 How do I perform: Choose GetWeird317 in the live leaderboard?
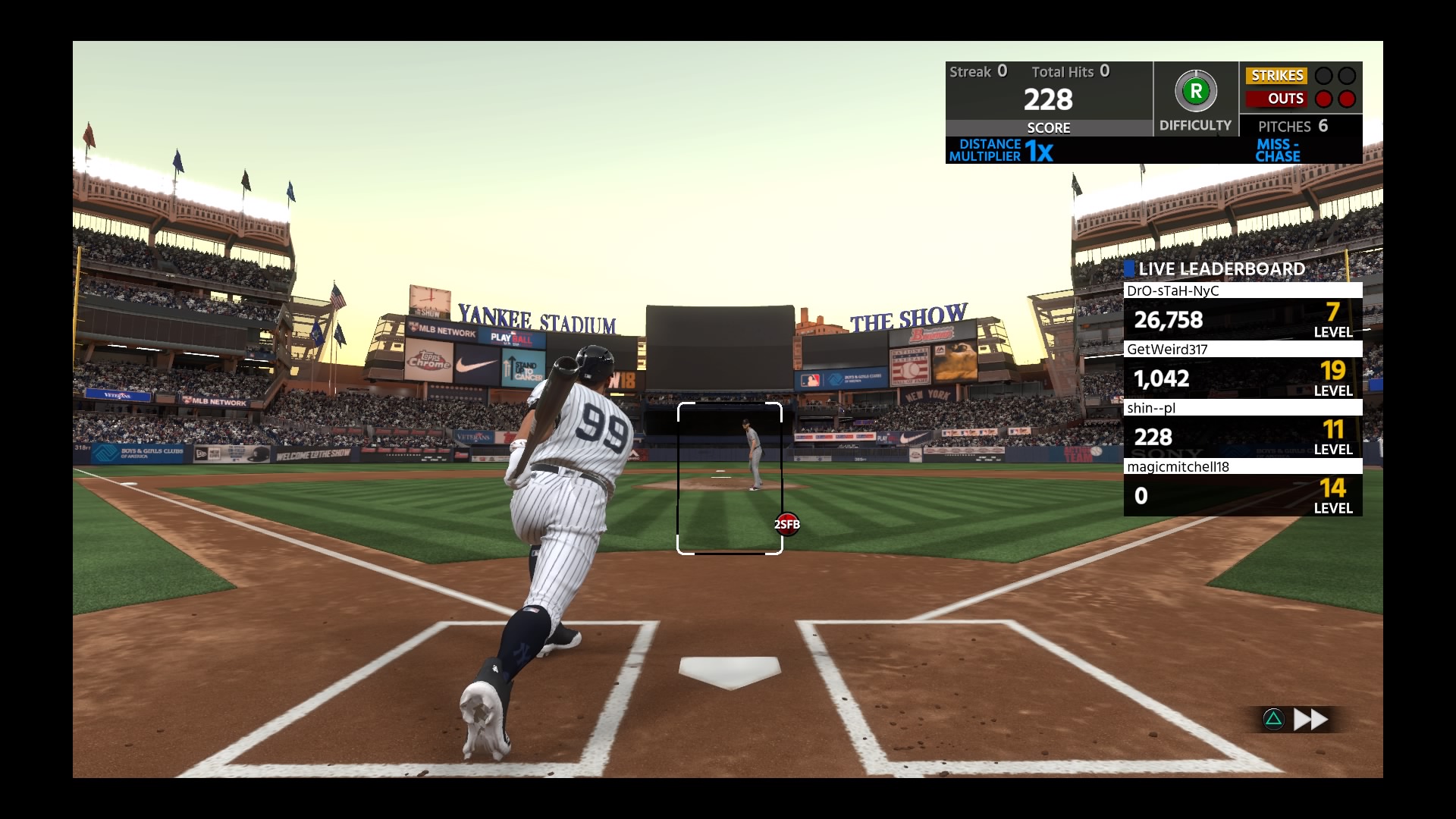click(1242, 370)
